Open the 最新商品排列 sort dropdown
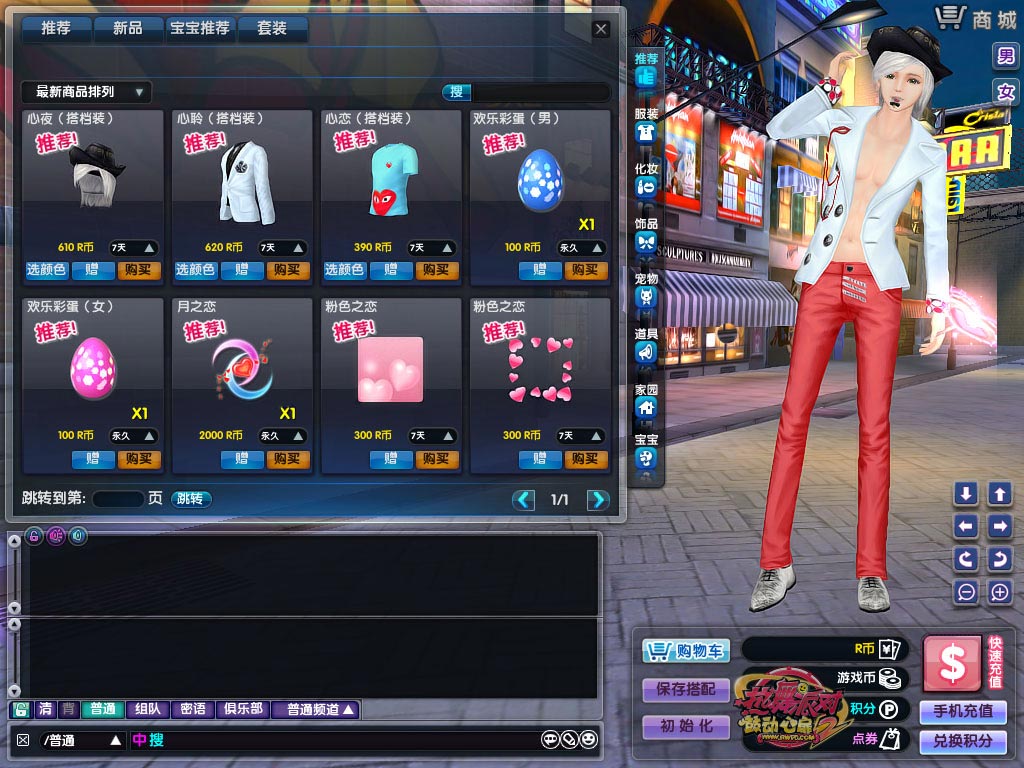This screenshot has width=1024, height=768. click(x=86, y=92)
